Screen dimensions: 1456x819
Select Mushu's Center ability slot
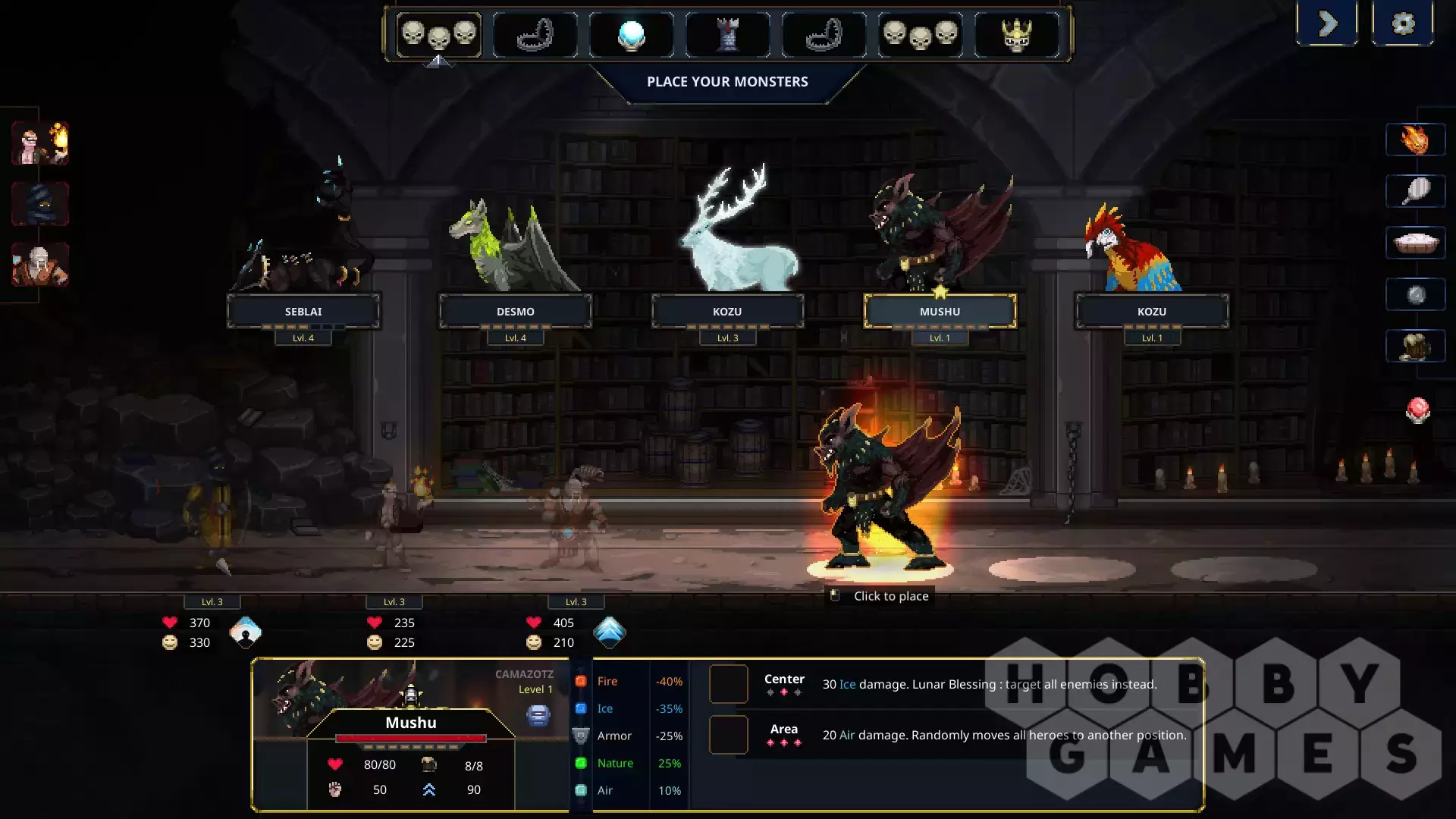[729, 684]
